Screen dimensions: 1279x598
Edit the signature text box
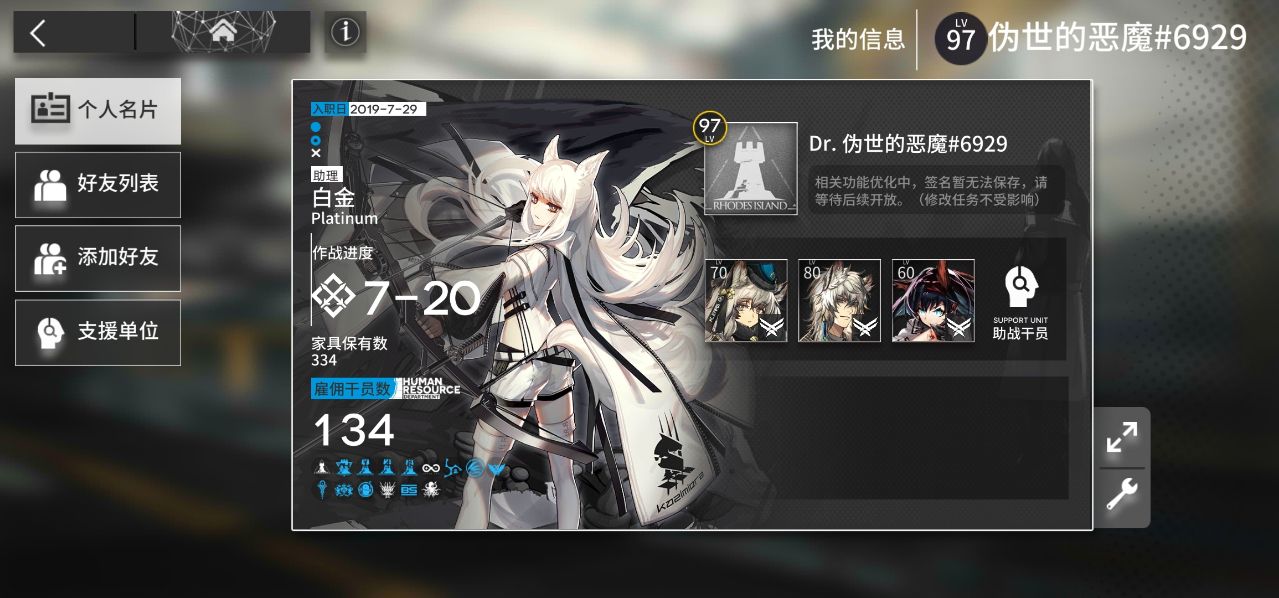pyautogui.click(x=935, y=191)
